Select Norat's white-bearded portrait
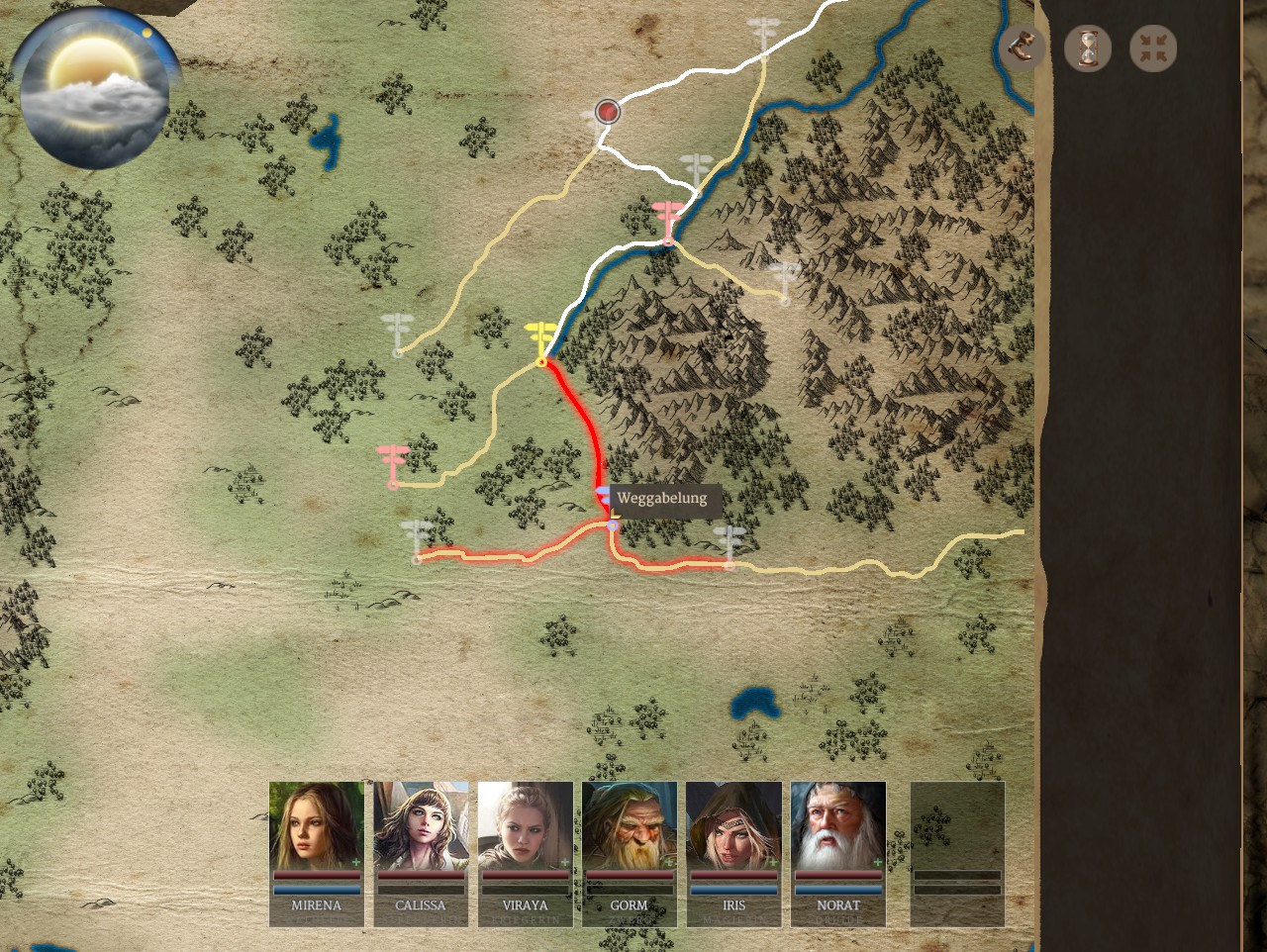The height and width of the screenshot is (952, 1267). click(x=838, y=826)
